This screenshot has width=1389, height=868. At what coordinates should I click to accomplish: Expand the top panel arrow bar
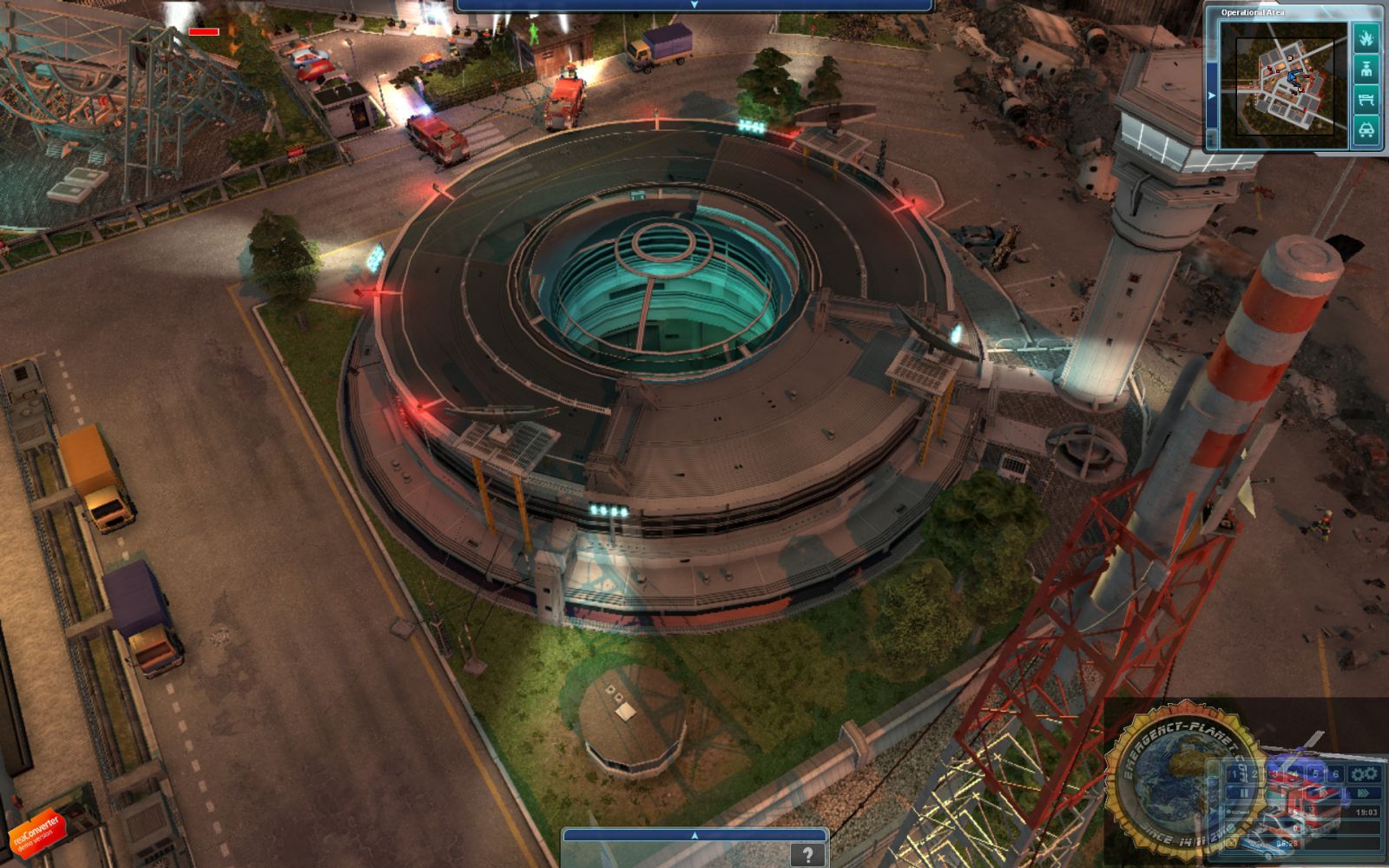[694, 5]
